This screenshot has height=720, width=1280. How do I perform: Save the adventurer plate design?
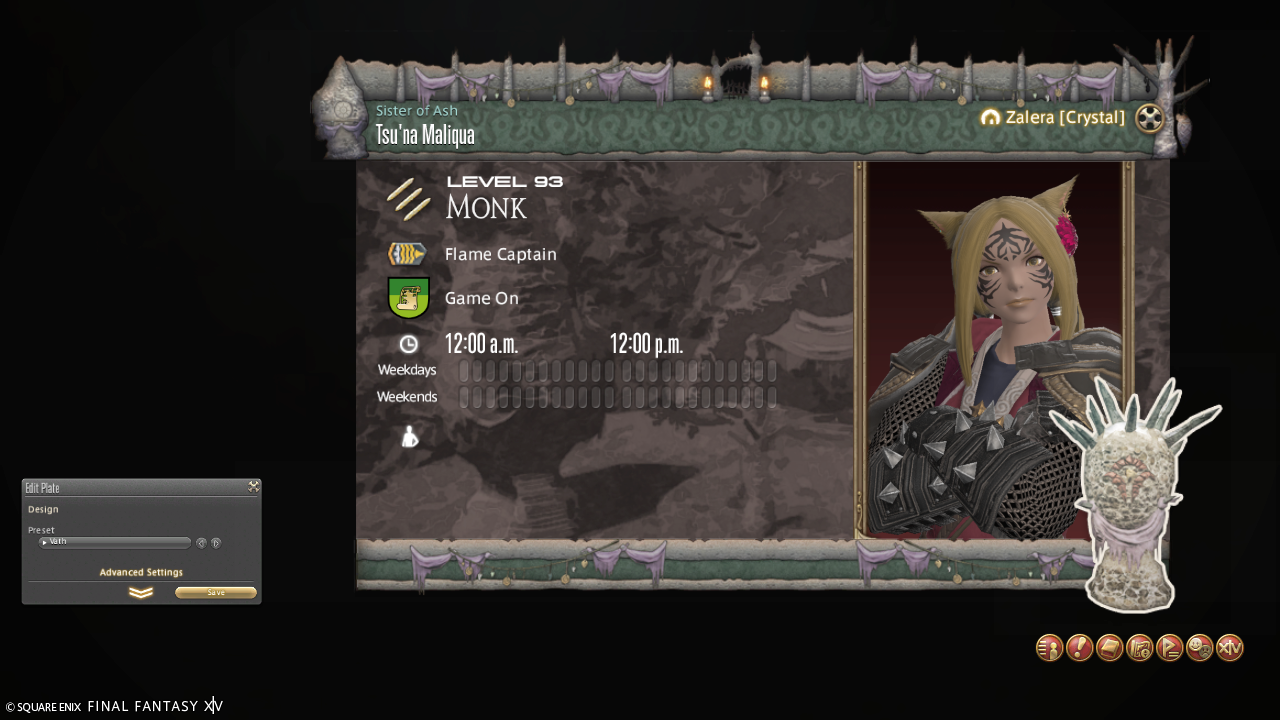point(216,593)
